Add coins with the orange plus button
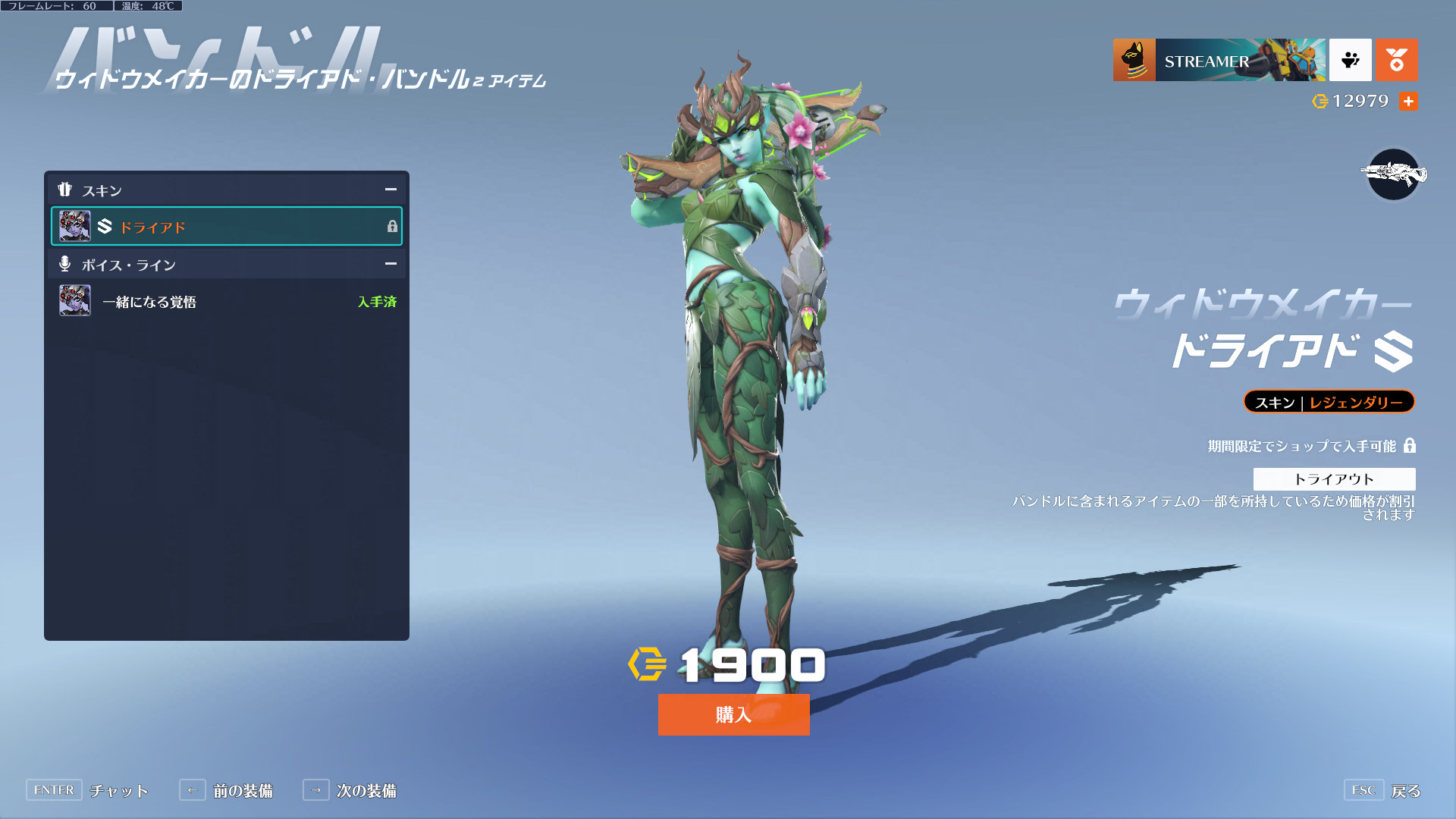The height and width of the screenshot is (819, 1456). tap(1408, 101)
